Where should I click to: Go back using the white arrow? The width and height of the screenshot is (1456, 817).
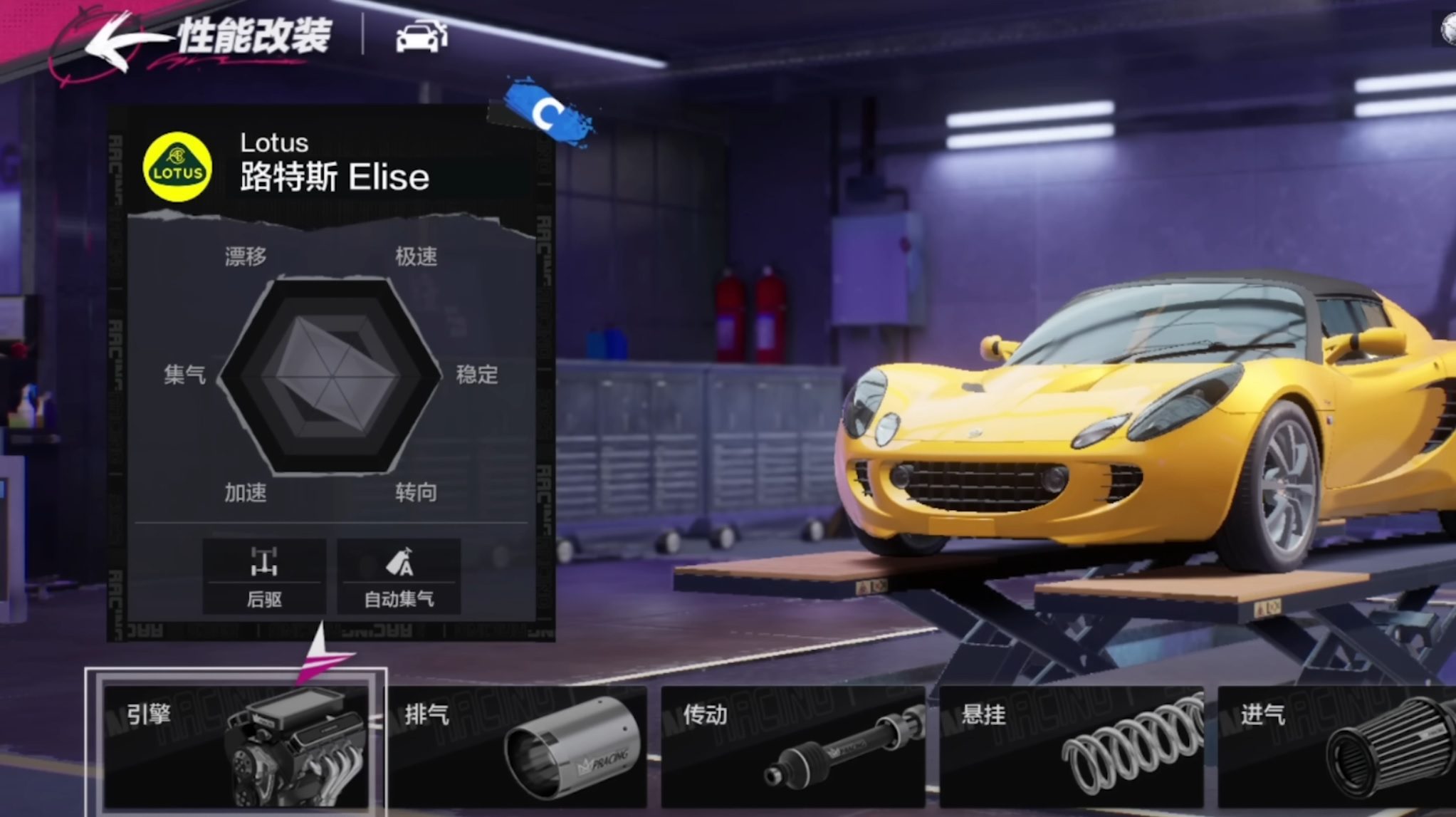tap(114, 41)
